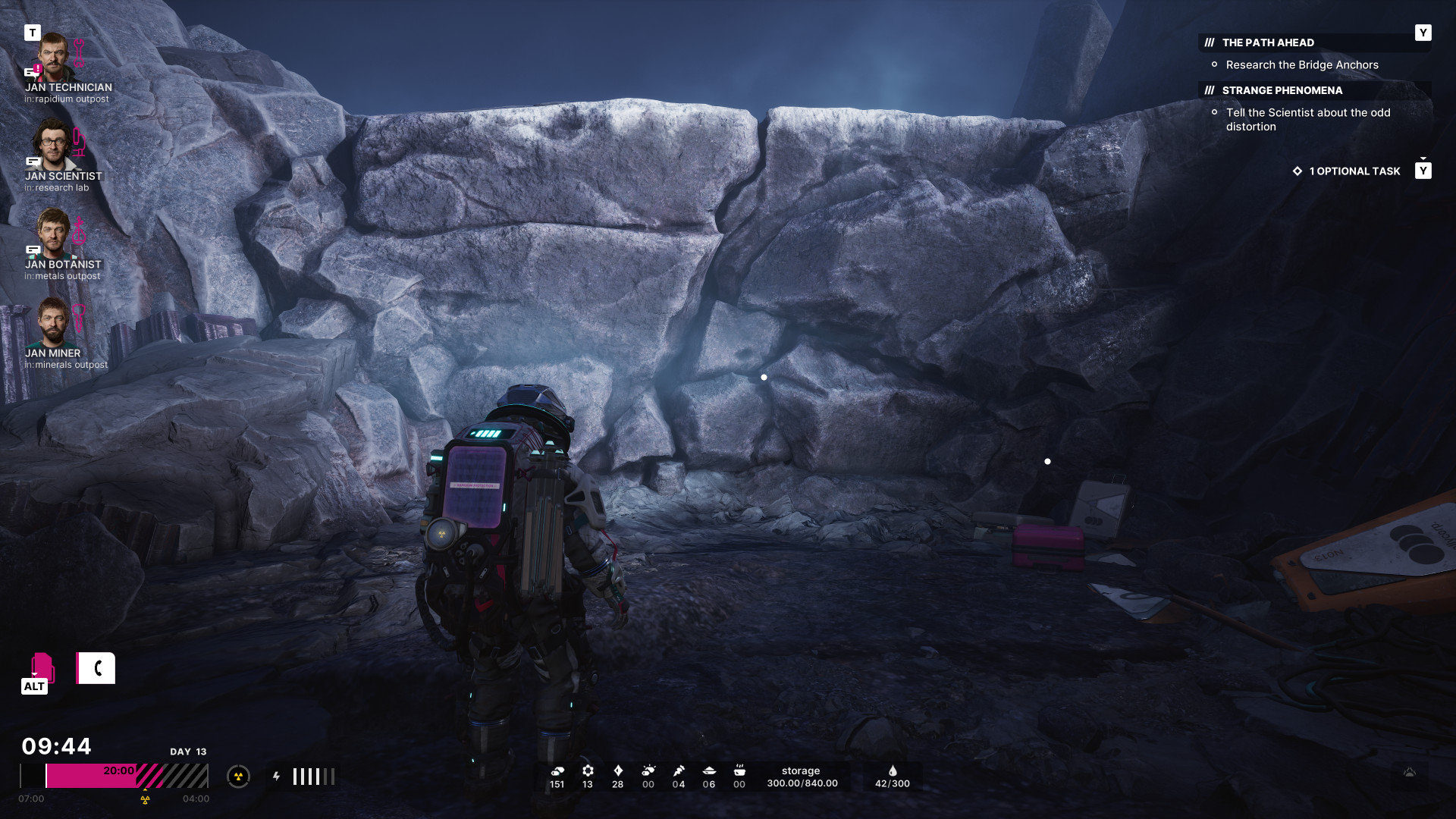Open the Strange Phenomena objective
The width and height of the screenshot is (1456, 819).
pos(1282,91)
